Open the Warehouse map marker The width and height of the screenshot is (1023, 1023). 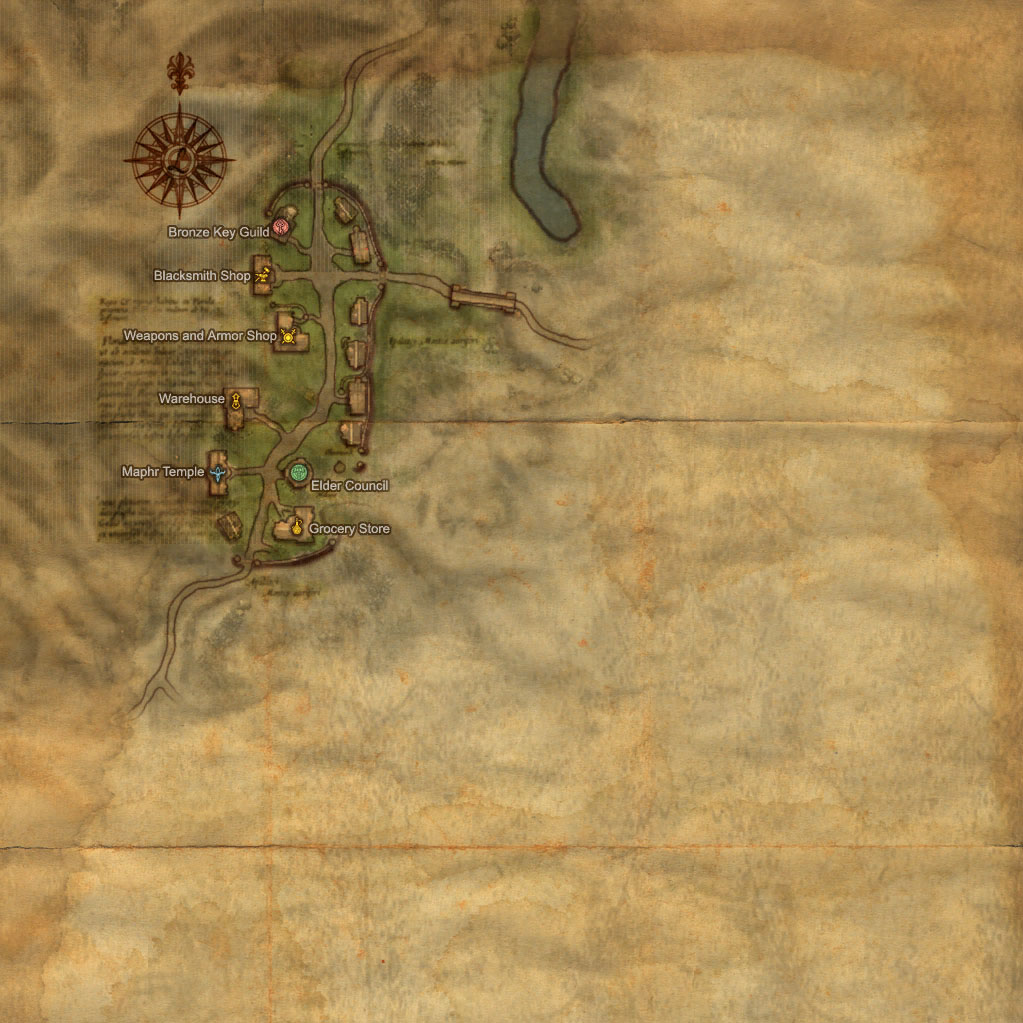click(x=236, y=401)
